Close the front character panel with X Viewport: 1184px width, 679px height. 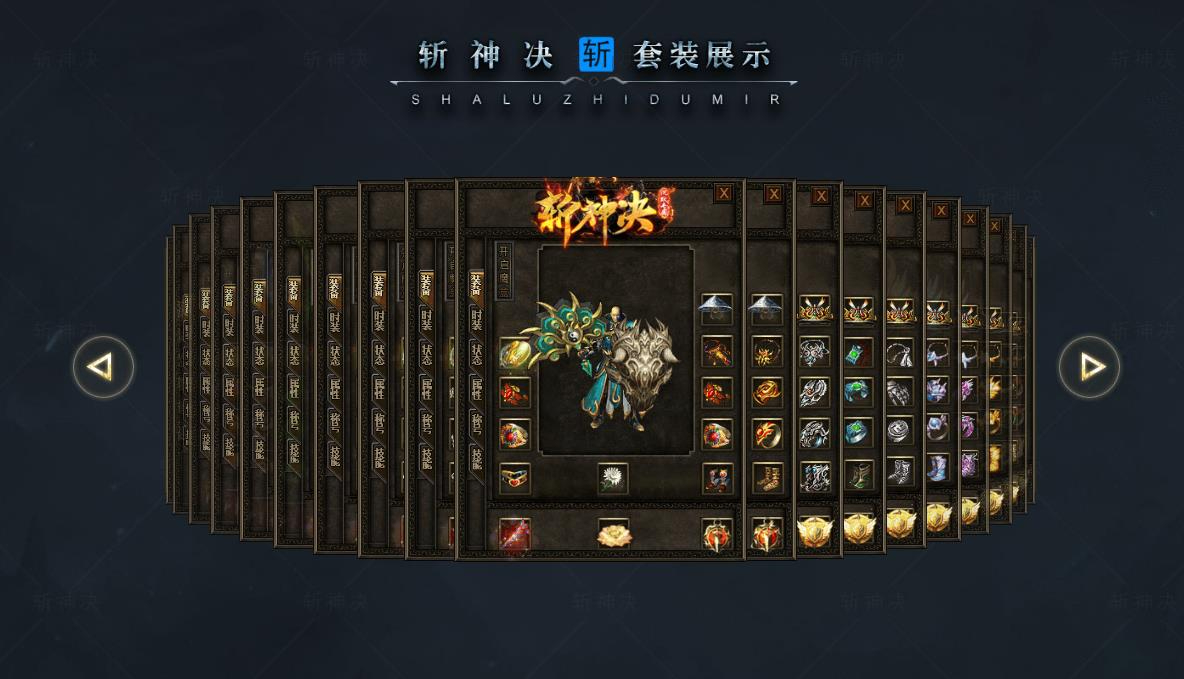(723, 193)
